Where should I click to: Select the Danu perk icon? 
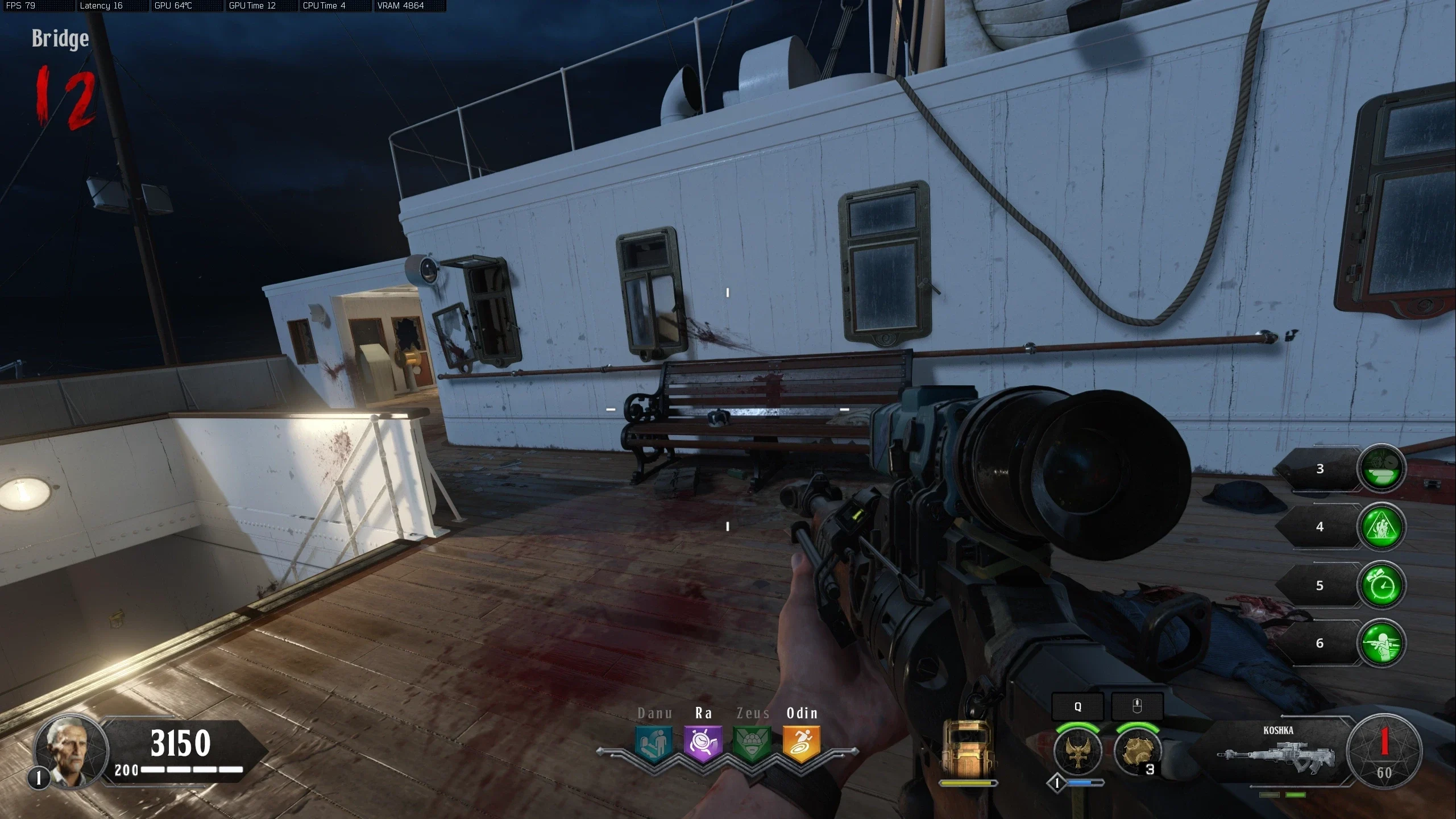(653, 744)
